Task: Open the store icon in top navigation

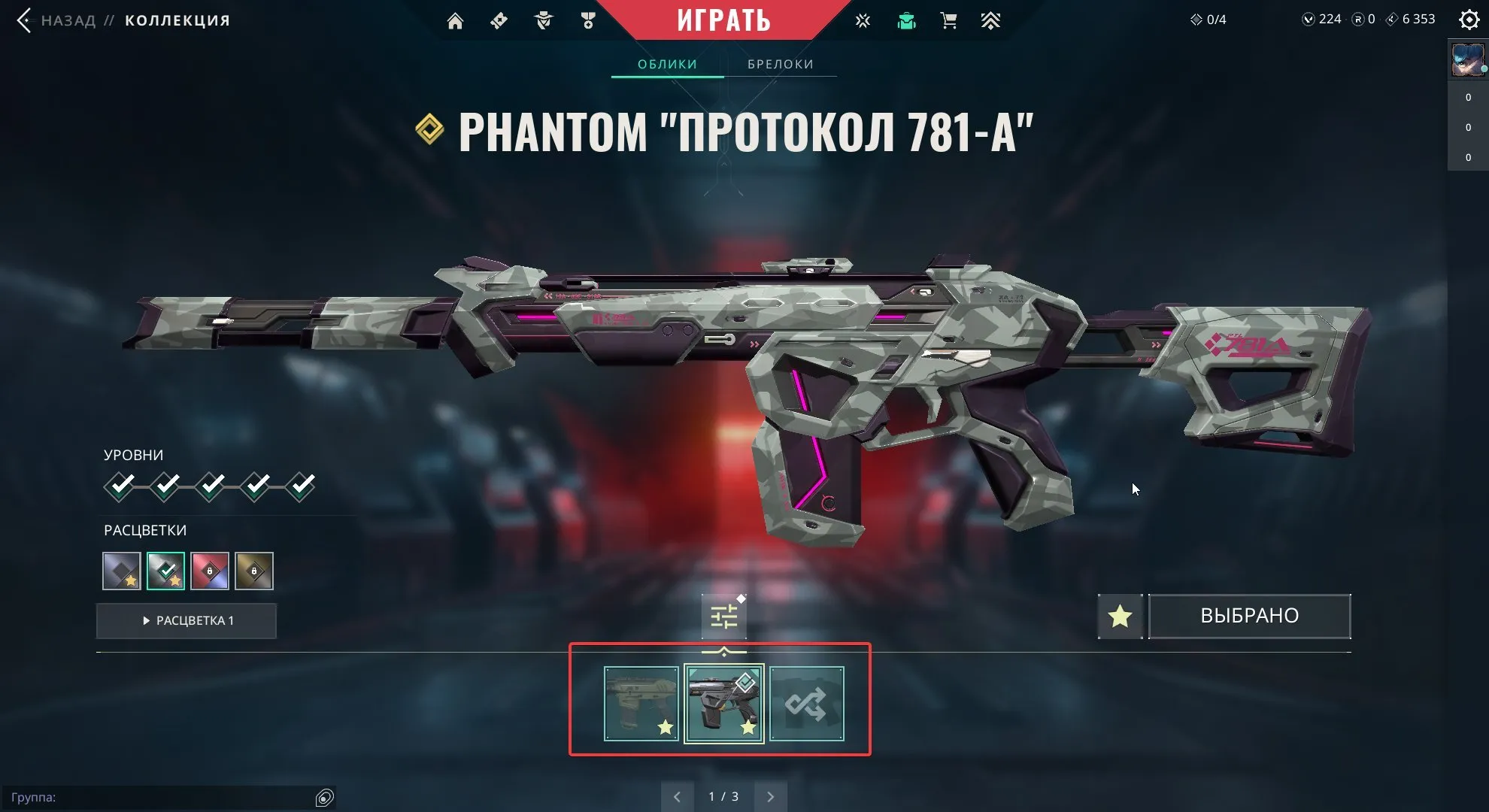Action: point(948,20)
